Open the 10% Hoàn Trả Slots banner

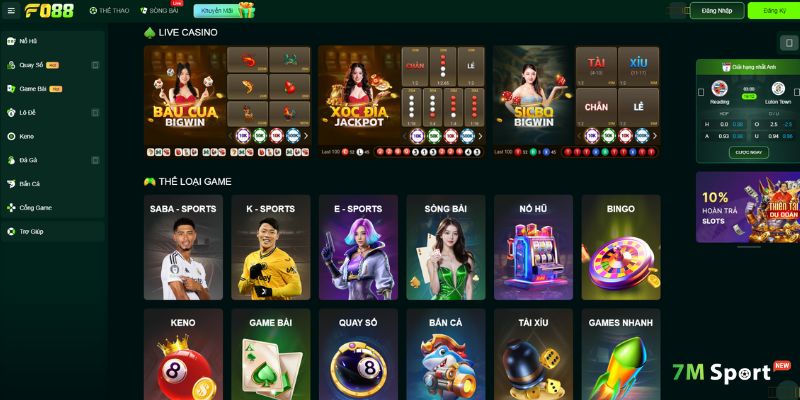point(747,208)
